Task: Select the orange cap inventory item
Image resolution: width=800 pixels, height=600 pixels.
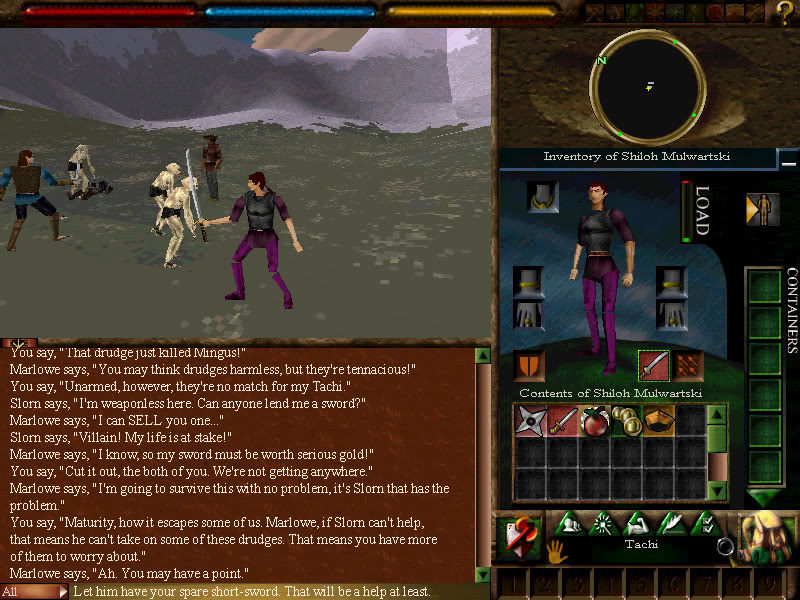Action: [658, 421]
